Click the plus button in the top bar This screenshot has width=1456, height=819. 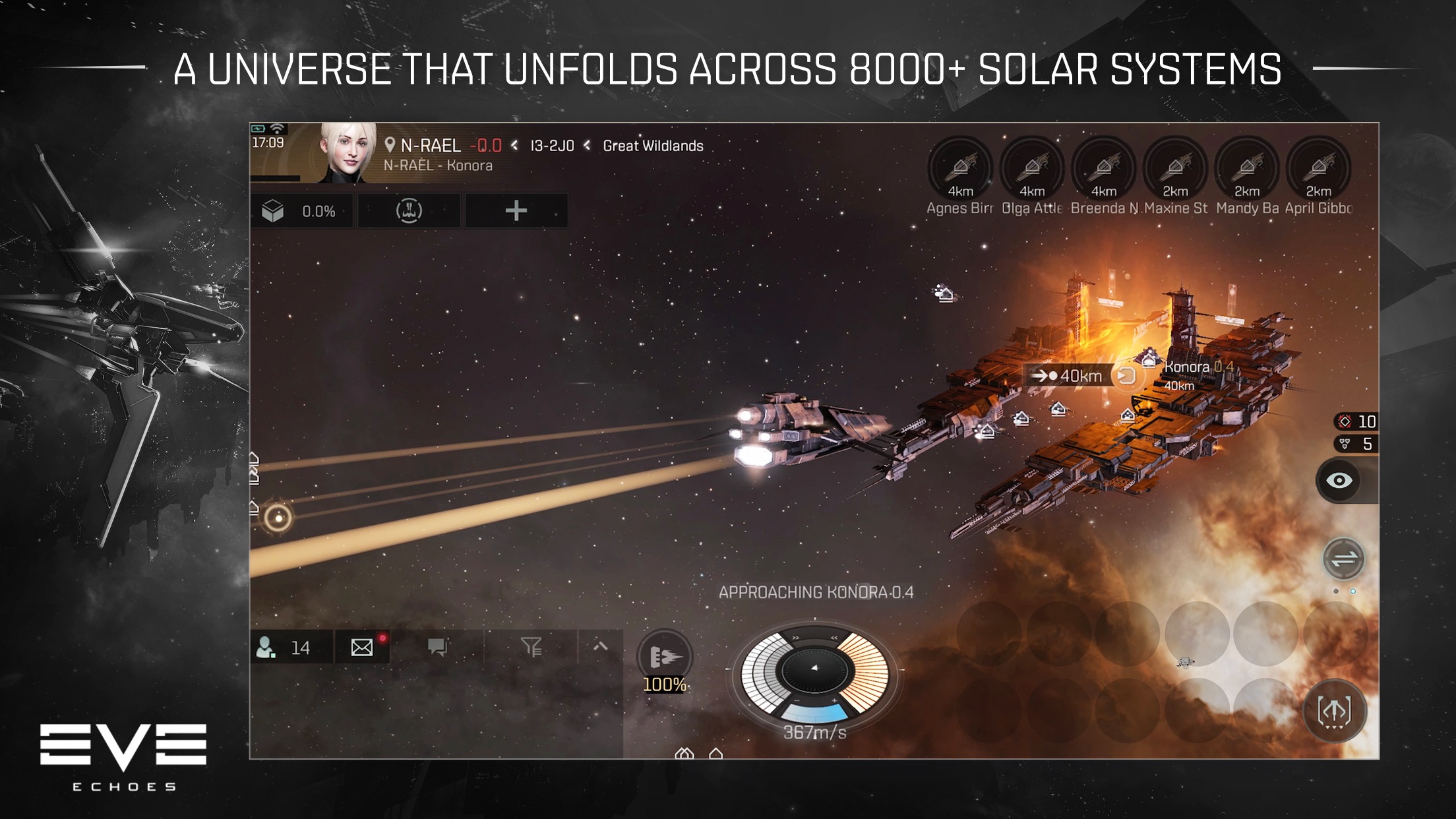pos(516,211)
